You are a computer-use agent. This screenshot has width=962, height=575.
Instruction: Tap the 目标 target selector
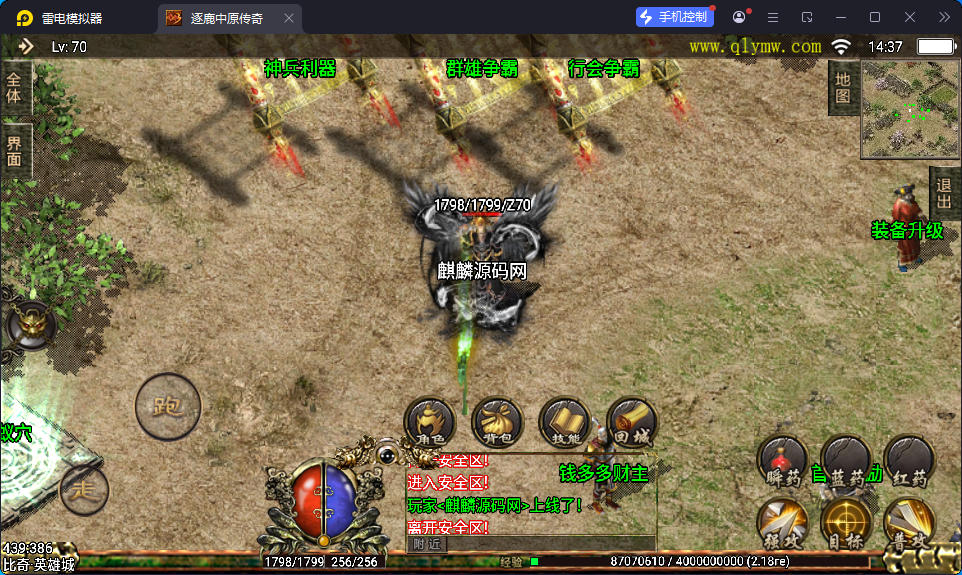point(846,523)
